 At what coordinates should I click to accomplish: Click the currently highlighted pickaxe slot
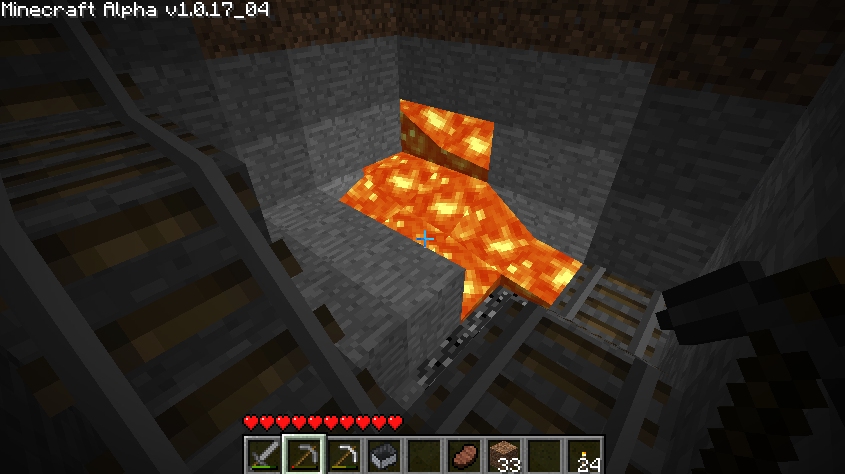tap(303, 455)
